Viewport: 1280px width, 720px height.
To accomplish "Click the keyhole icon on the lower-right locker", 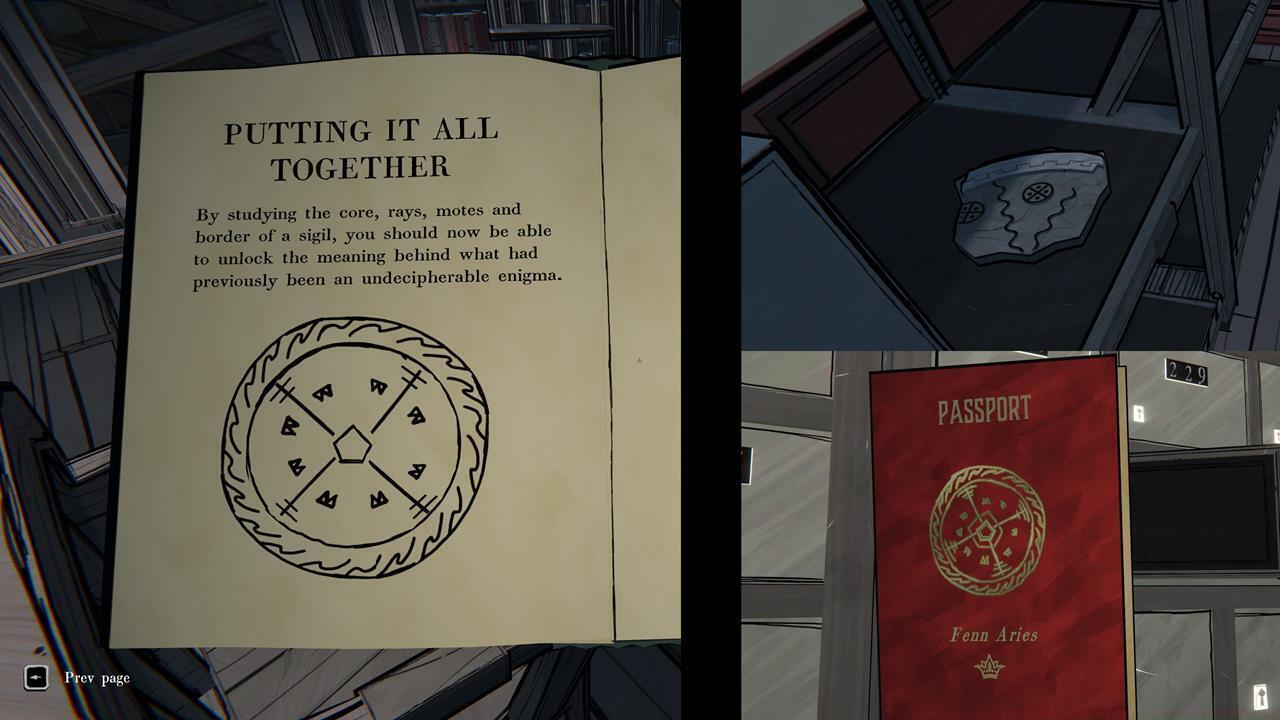I will 1261,694.
